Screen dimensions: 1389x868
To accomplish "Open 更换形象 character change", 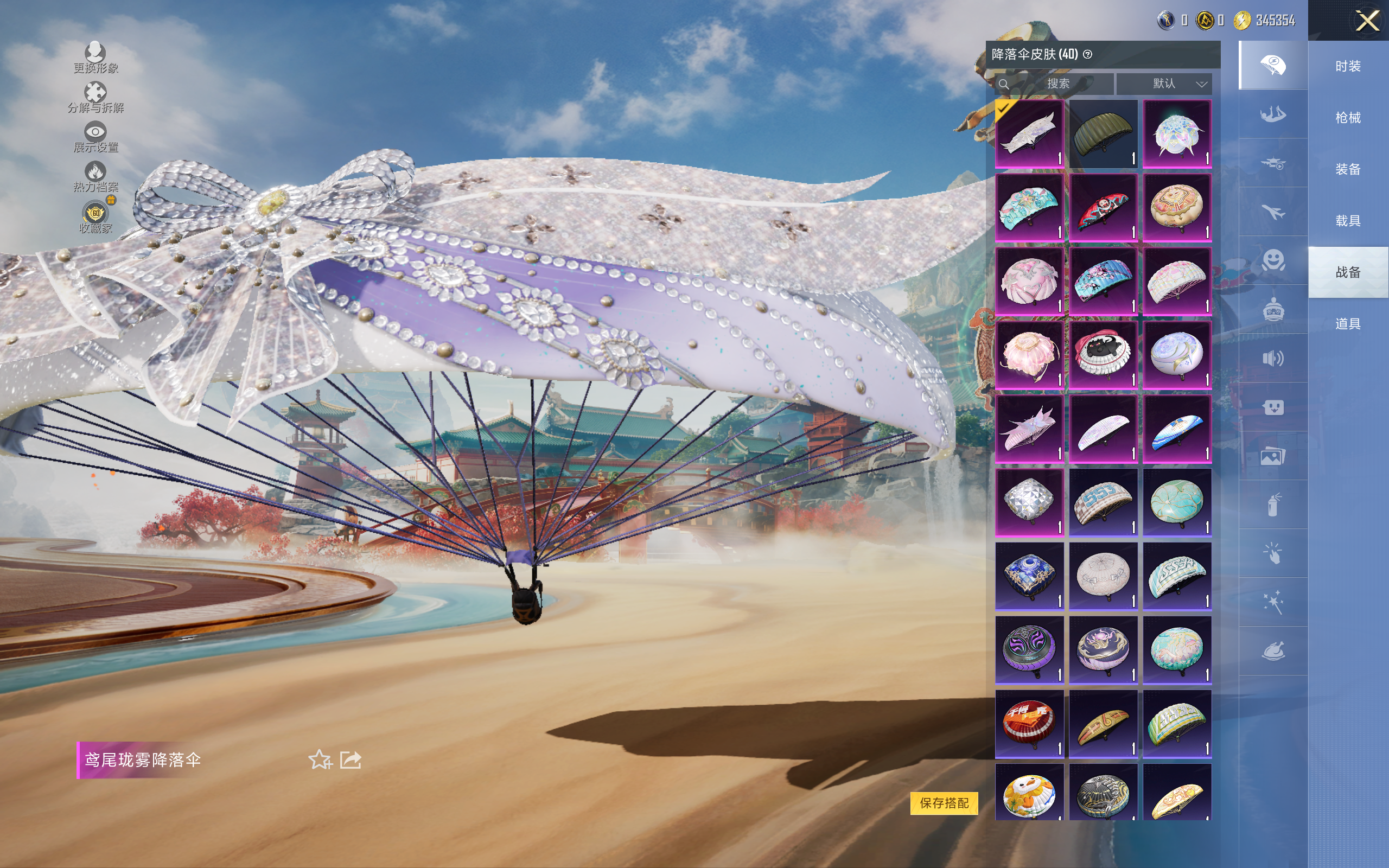I will (x=95, y=58).
